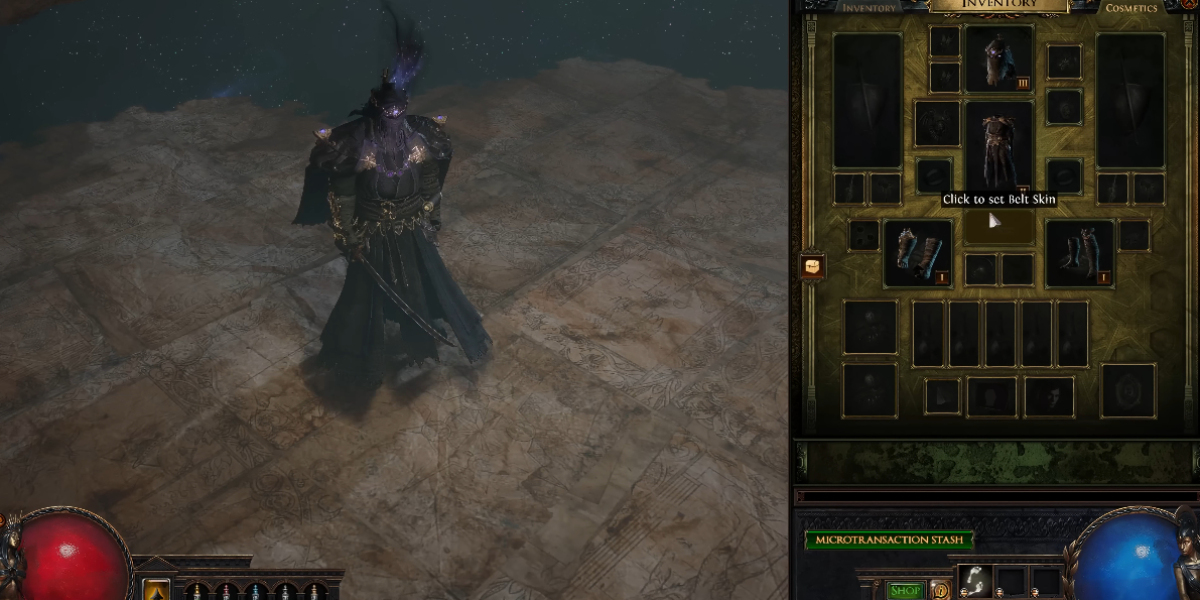Image resolution: width=1200 pixels, height=600 pixels.
Task: Open the Shop
Action: 905,591
